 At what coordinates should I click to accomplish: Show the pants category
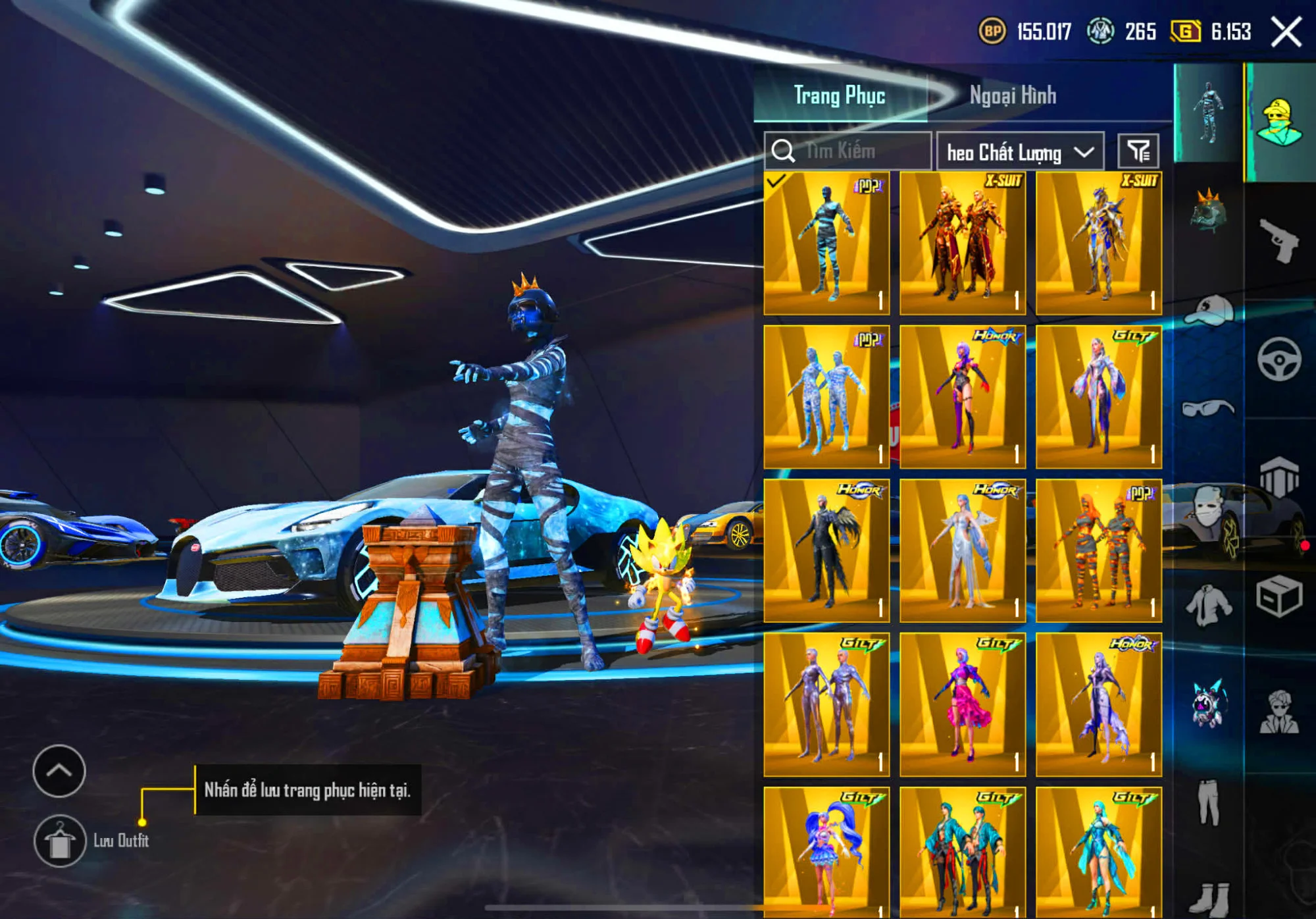click(1209, 803)
